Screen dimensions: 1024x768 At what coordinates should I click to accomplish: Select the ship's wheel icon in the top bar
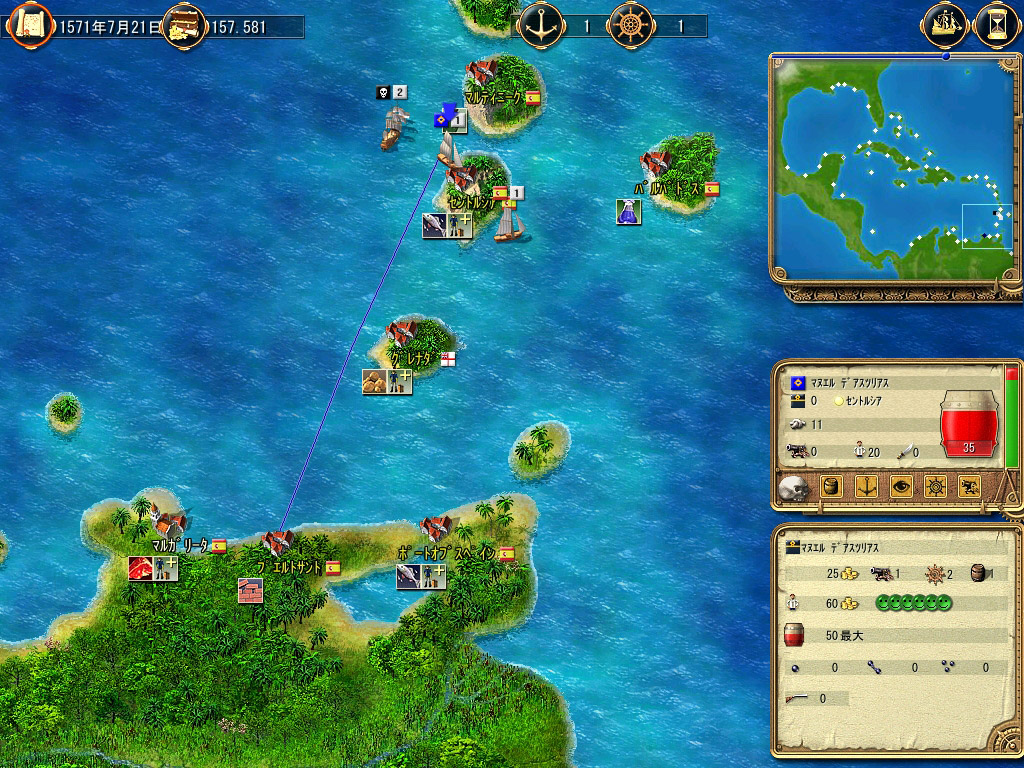[630, 24]
